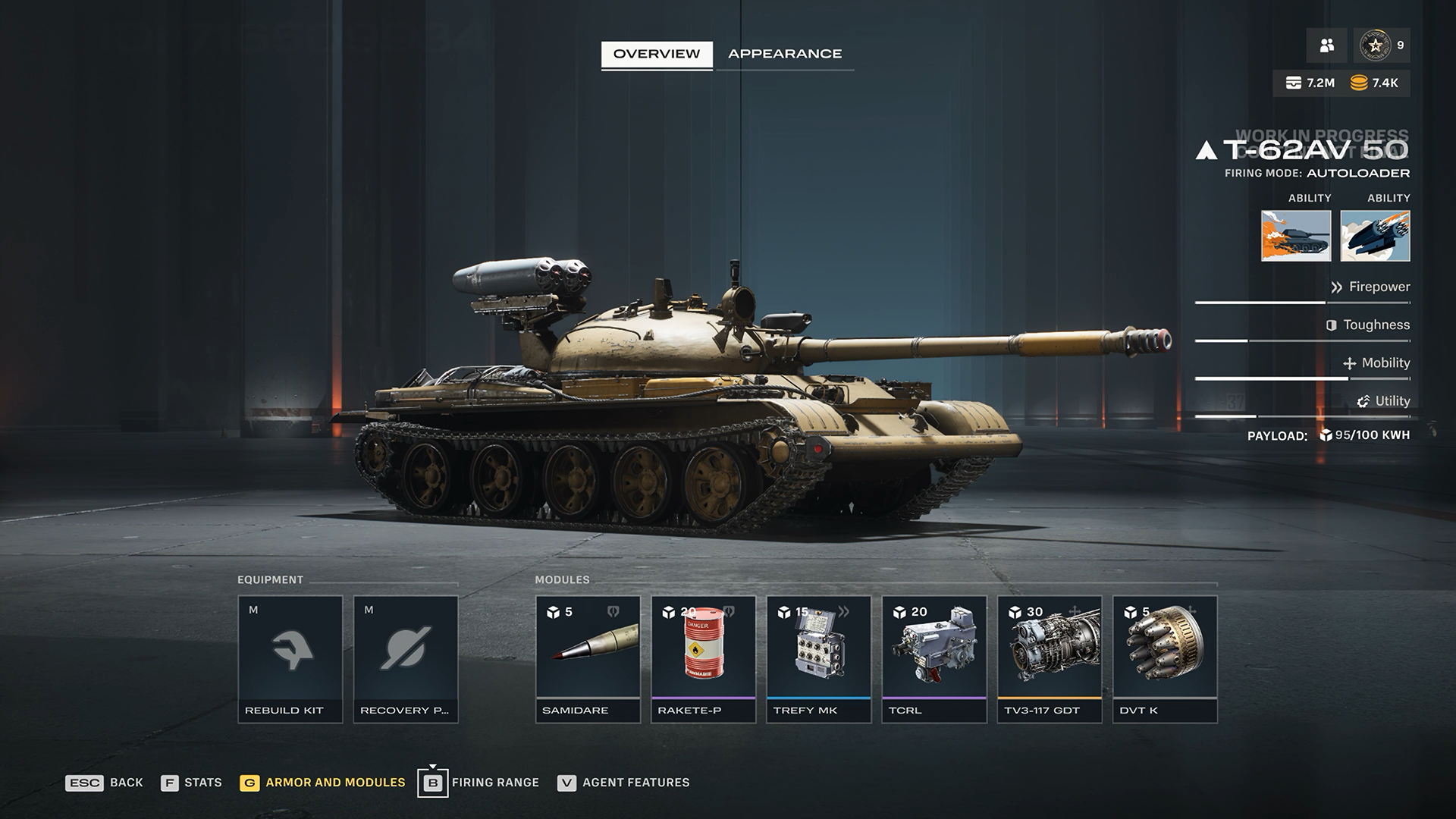Select the Samidare shell module
This screenshot has height=819, width=1456.
pyautogui.click(x=588, y=658)
